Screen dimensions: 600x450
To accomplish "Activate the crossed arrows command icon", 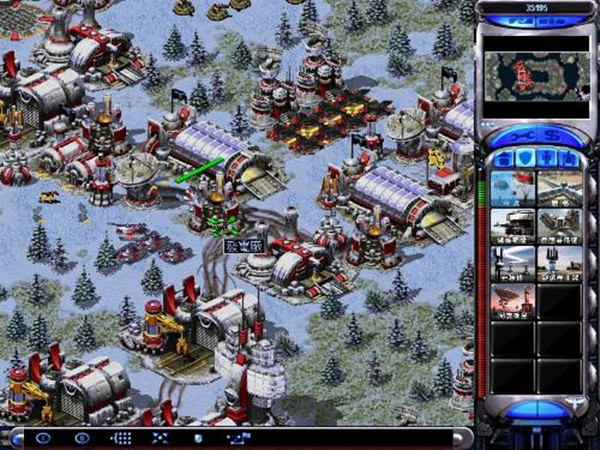I will [160, 438].
